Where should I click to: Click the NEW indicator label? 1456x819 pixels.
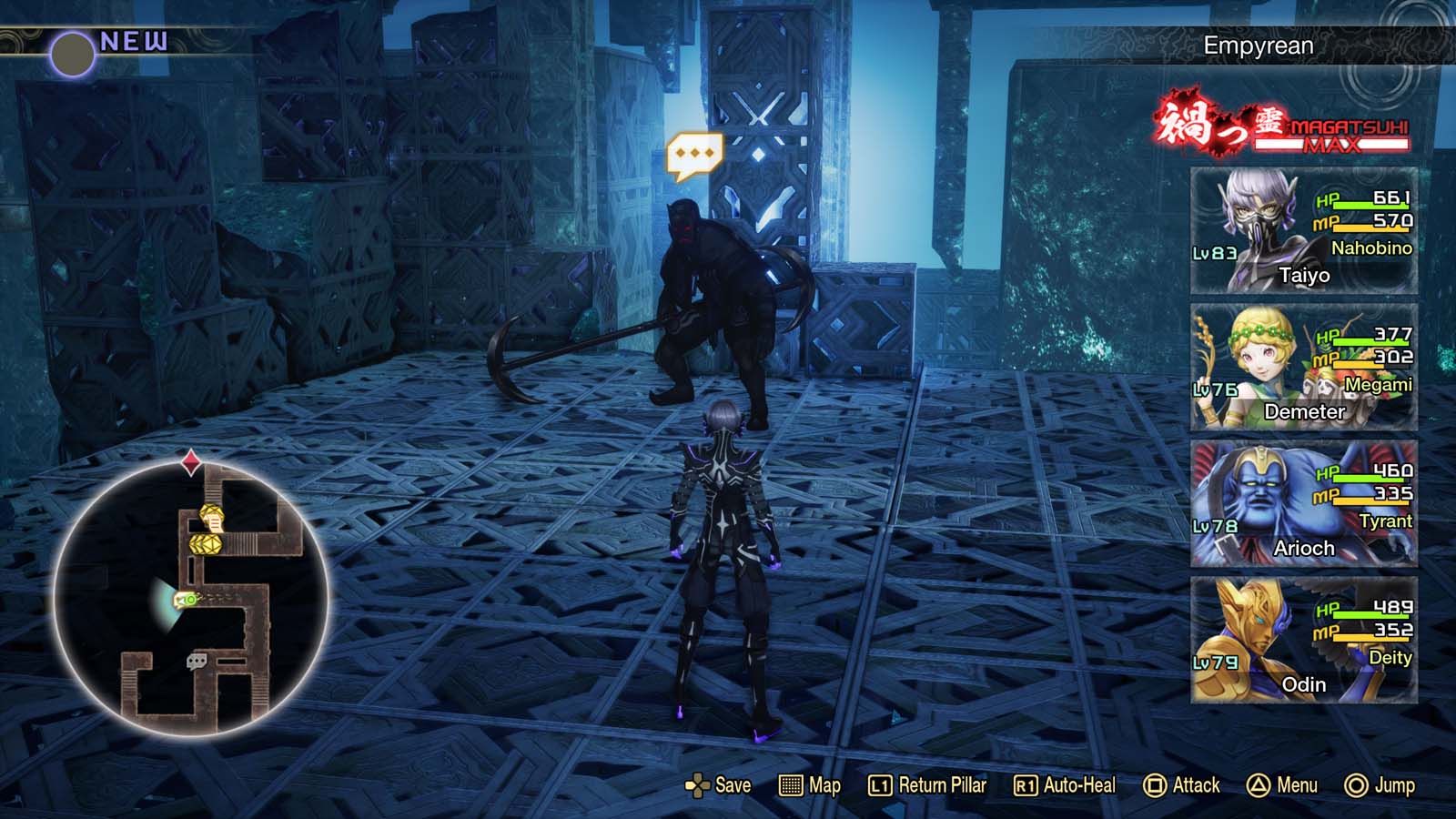(x=133, y=38)
